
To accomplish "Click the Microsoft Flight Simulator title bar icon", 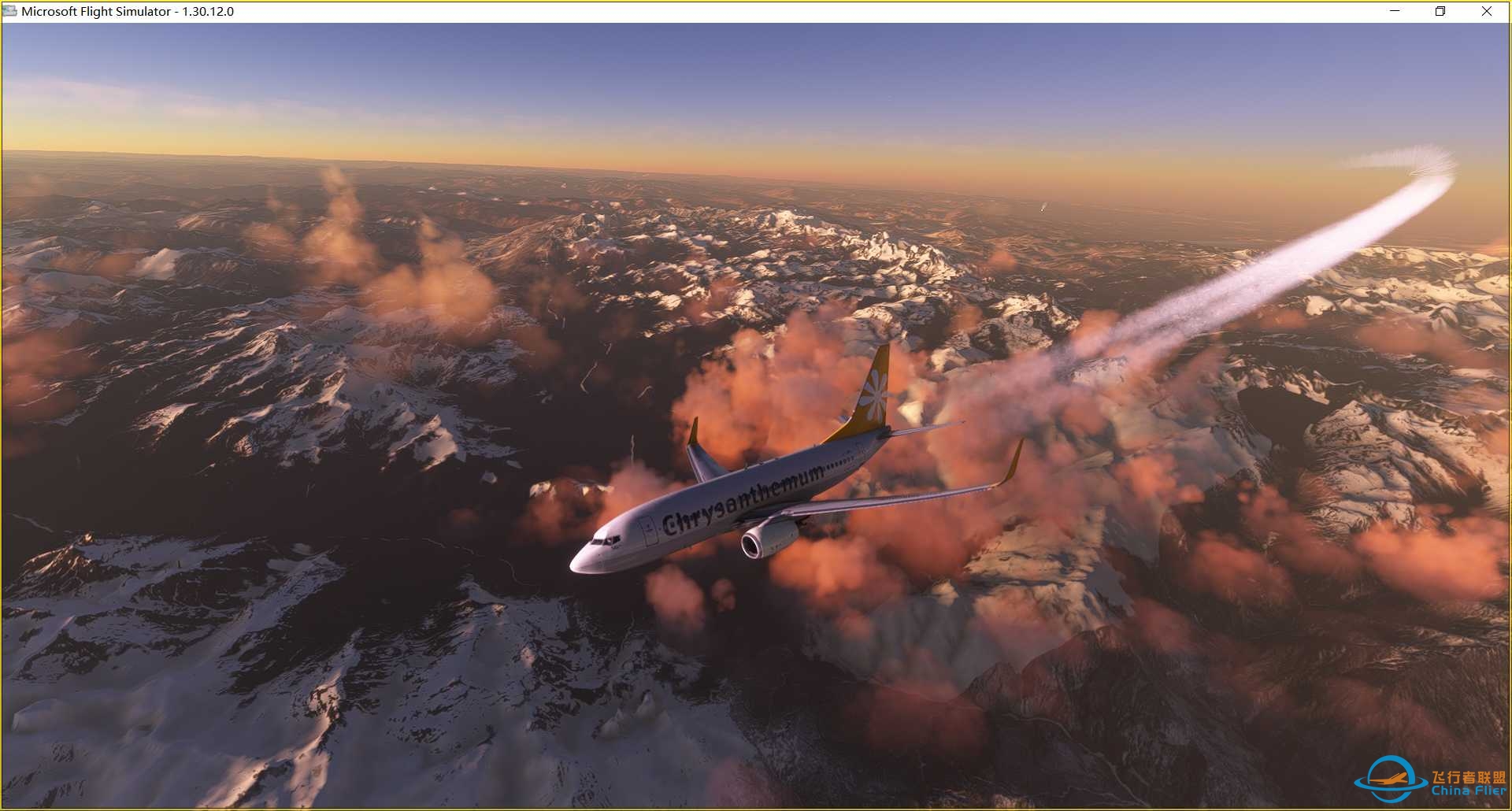I will tap(9, 11).
